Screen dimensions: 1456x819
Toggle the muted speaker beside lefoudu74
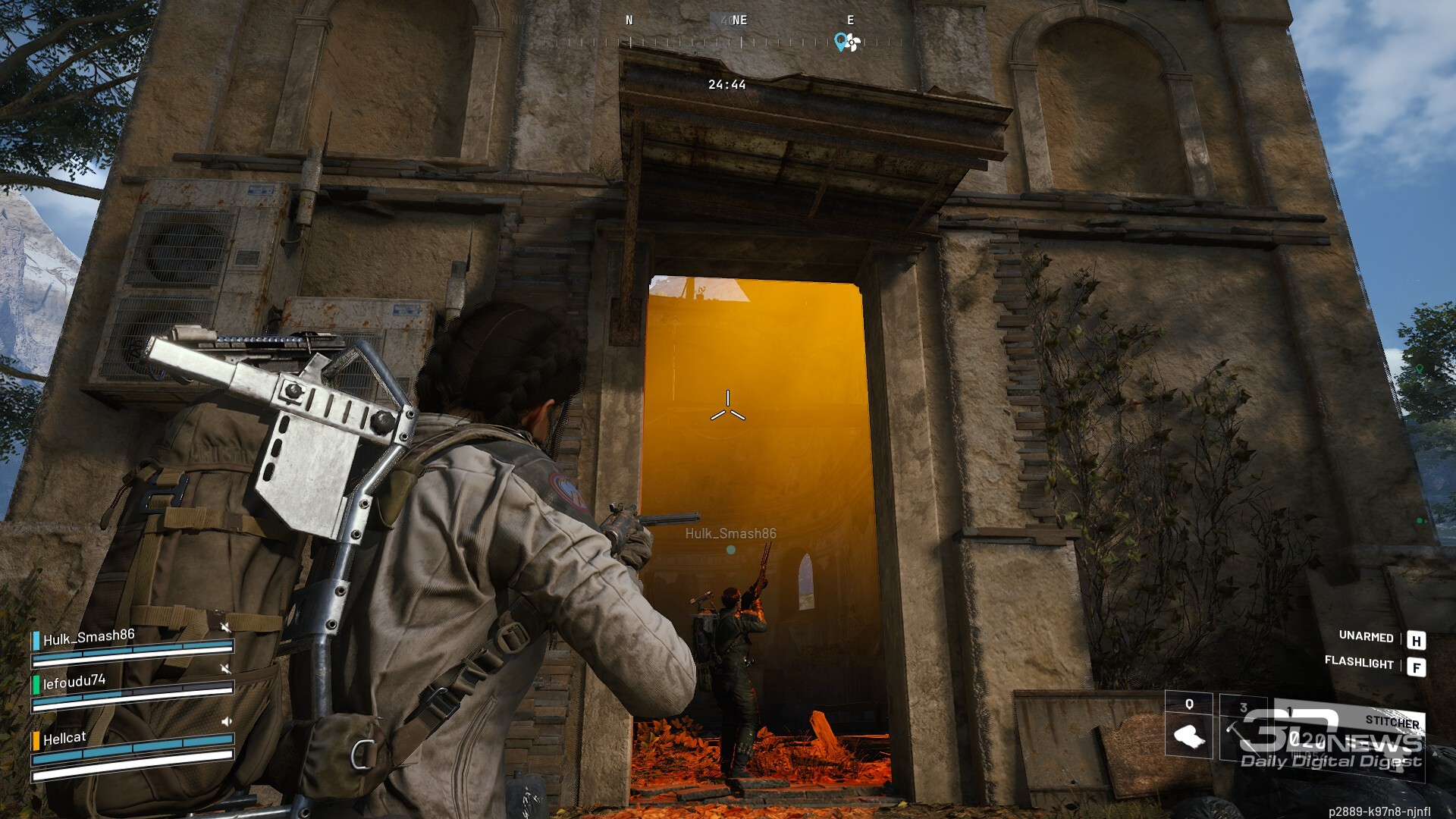tap(225, 668)
